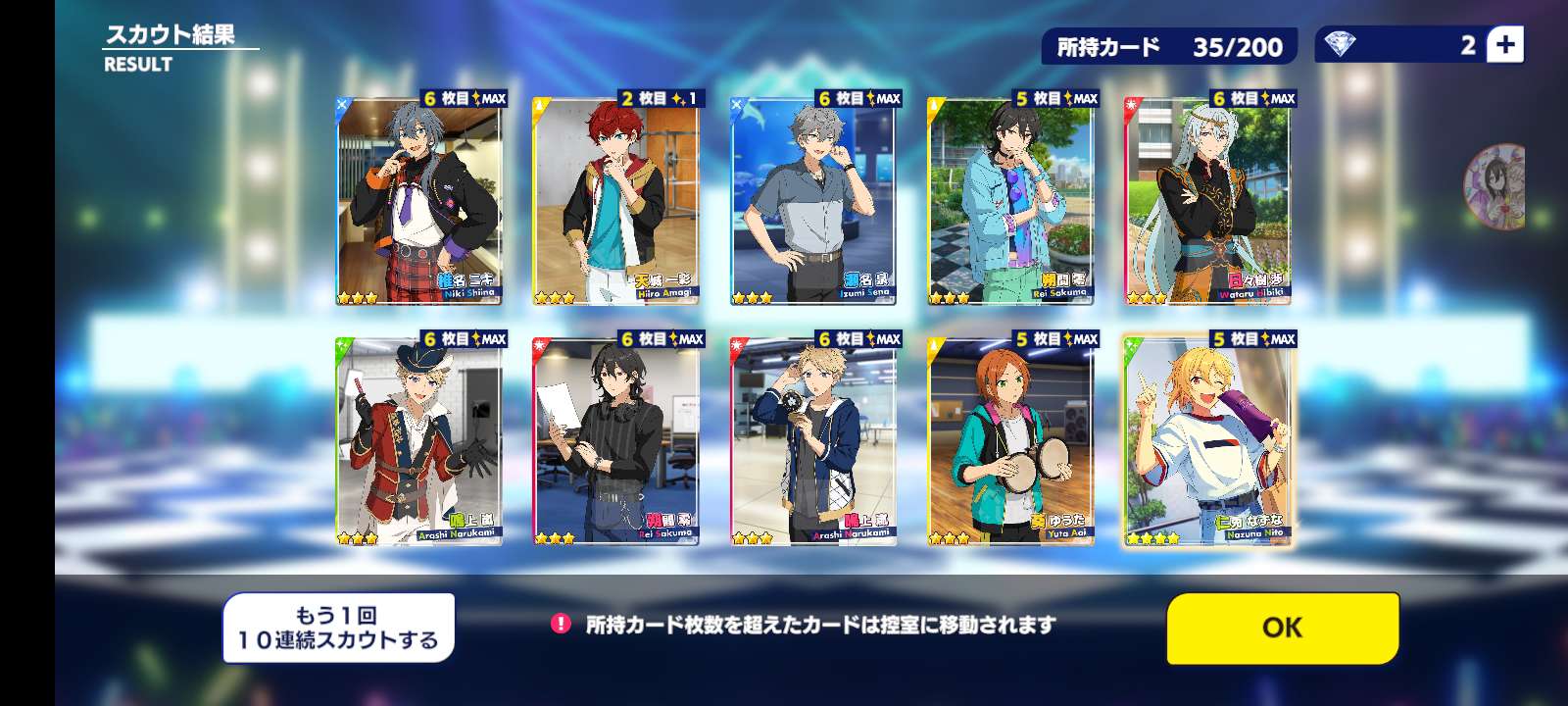View the four-star Nazuna Nito card

click(1207, 441)
